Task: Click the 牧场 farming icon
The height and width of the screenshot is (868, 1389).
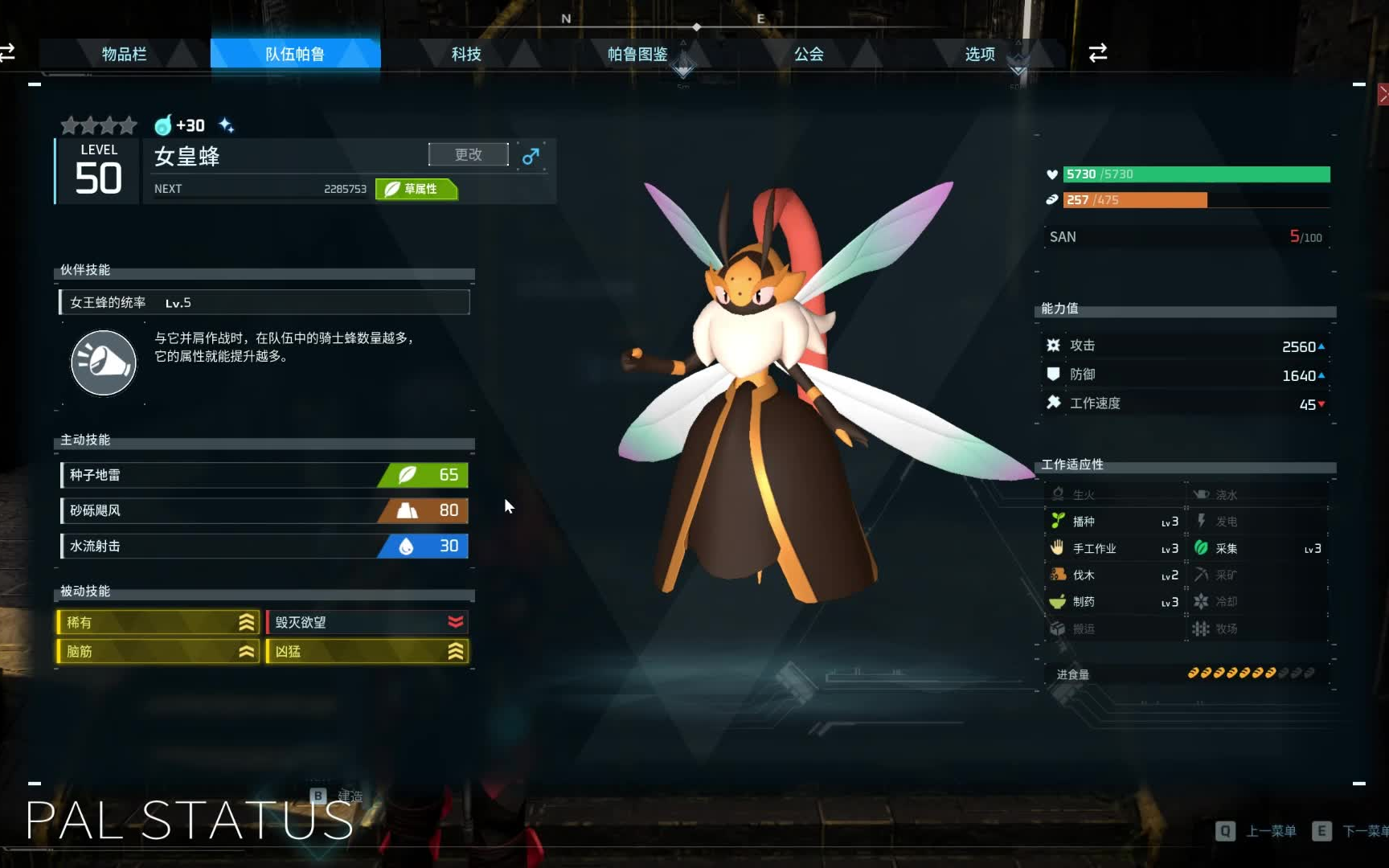Action: click(1201, 629)
